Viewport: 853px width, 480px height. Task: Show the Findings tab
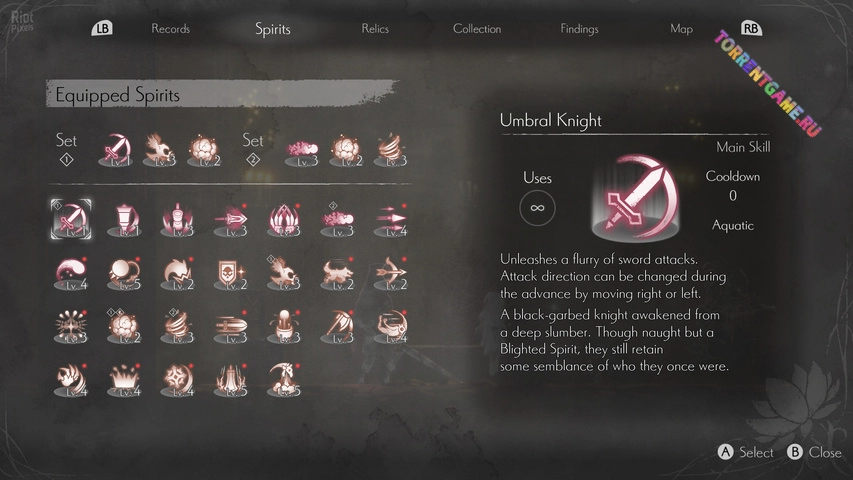tap(580, 29)
